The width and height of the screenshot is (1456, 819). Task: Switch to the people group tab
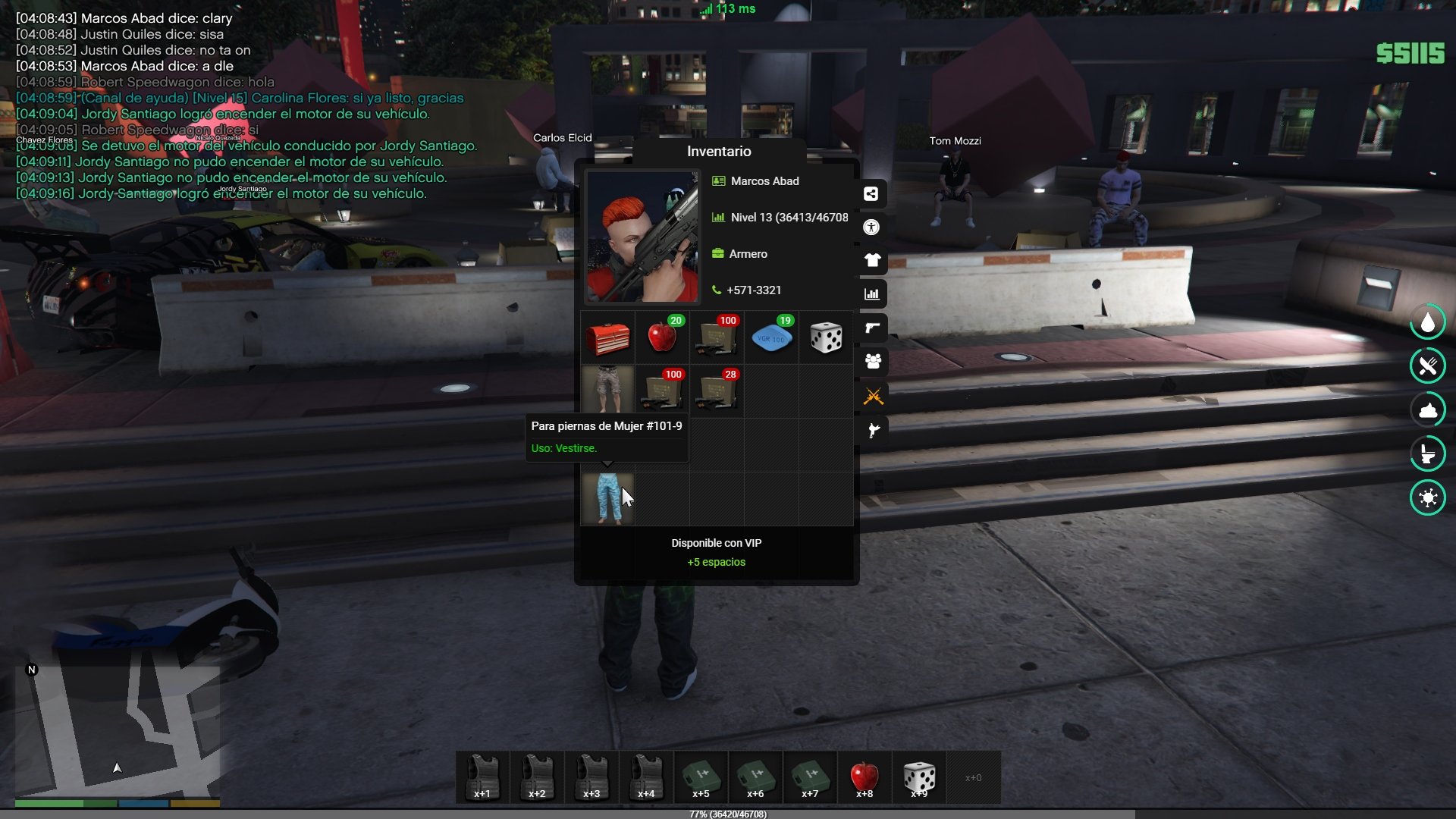click(x=873, y=362)
